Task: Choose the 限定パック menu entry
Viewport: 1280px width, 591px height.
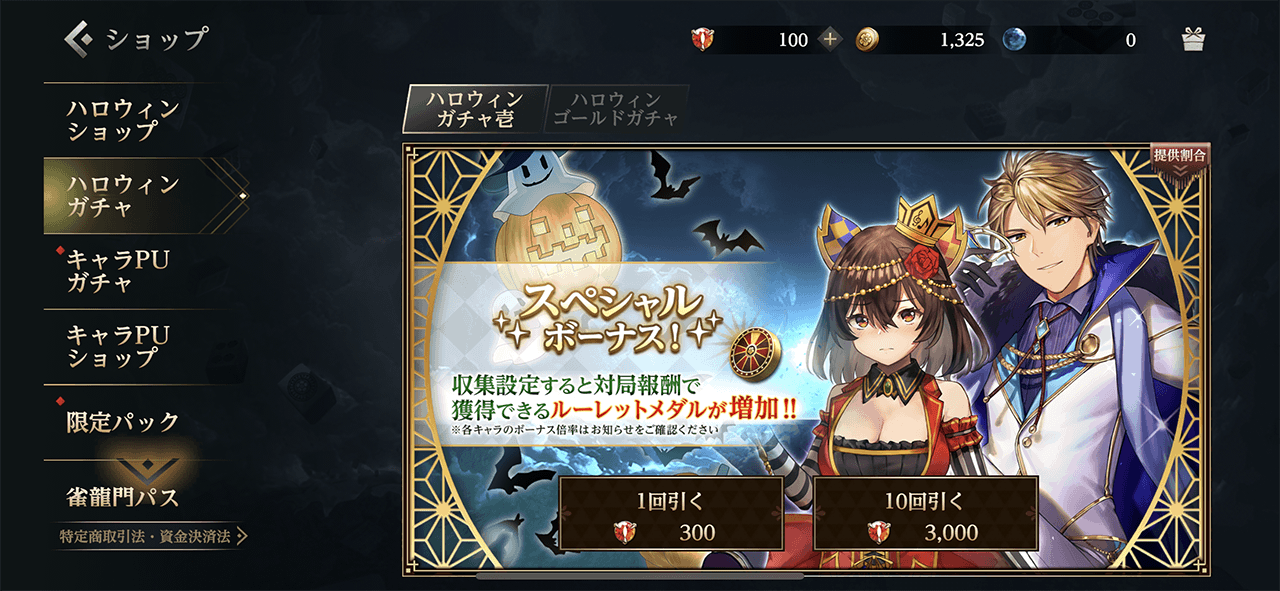Action: tap(124, 421)
